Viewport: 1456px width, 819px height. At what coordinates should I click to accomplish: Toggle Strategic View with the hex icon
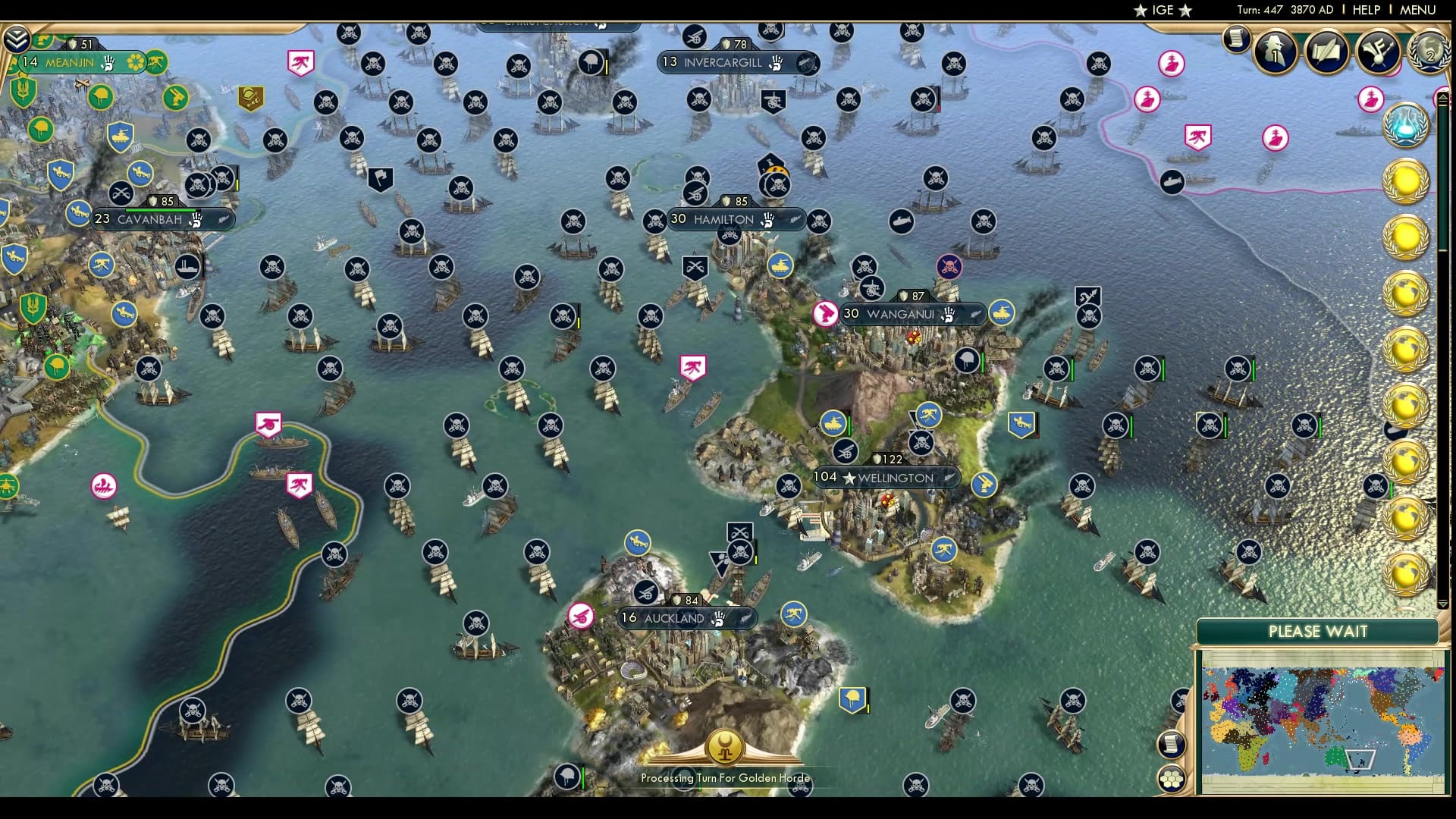pyautogui.click(x=1171, y=778)
